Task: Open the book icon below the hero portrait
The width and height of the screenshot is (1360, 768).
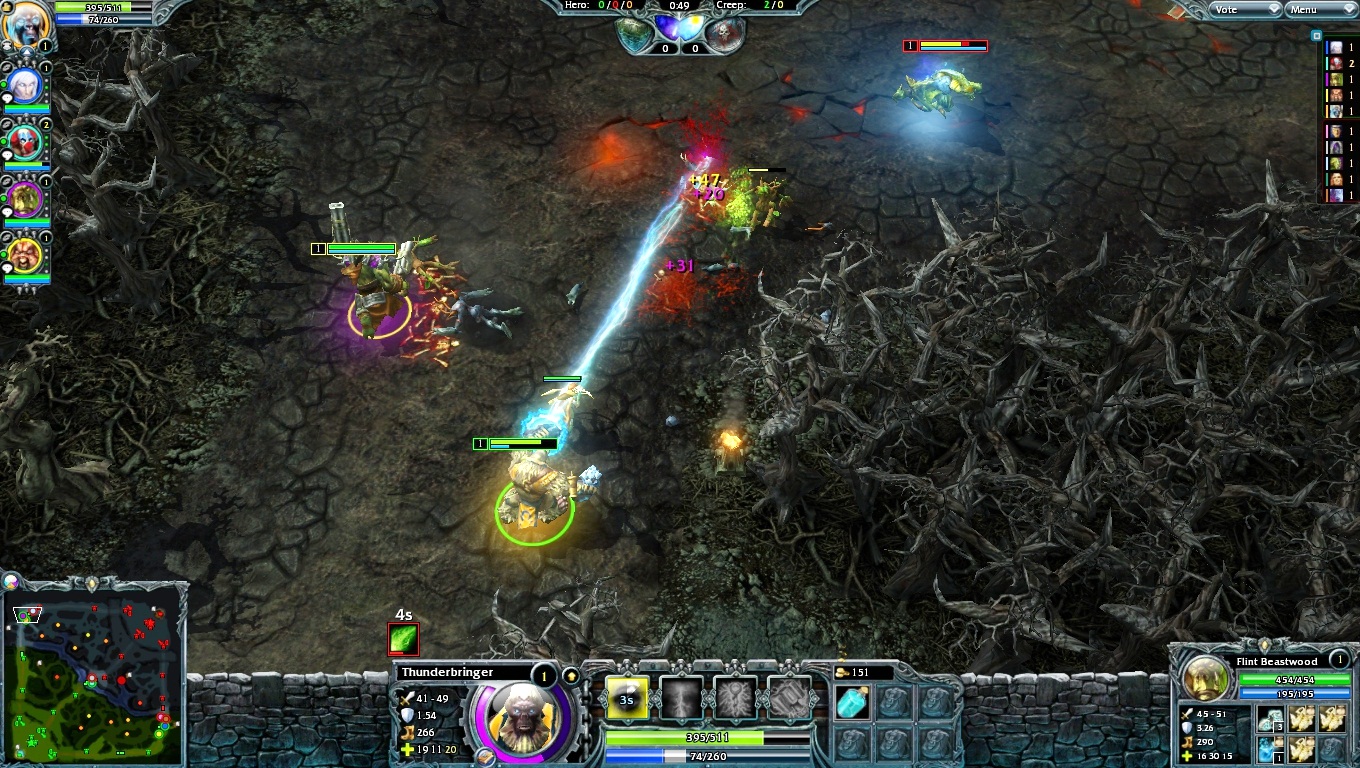Action: (x=486, y=756)
